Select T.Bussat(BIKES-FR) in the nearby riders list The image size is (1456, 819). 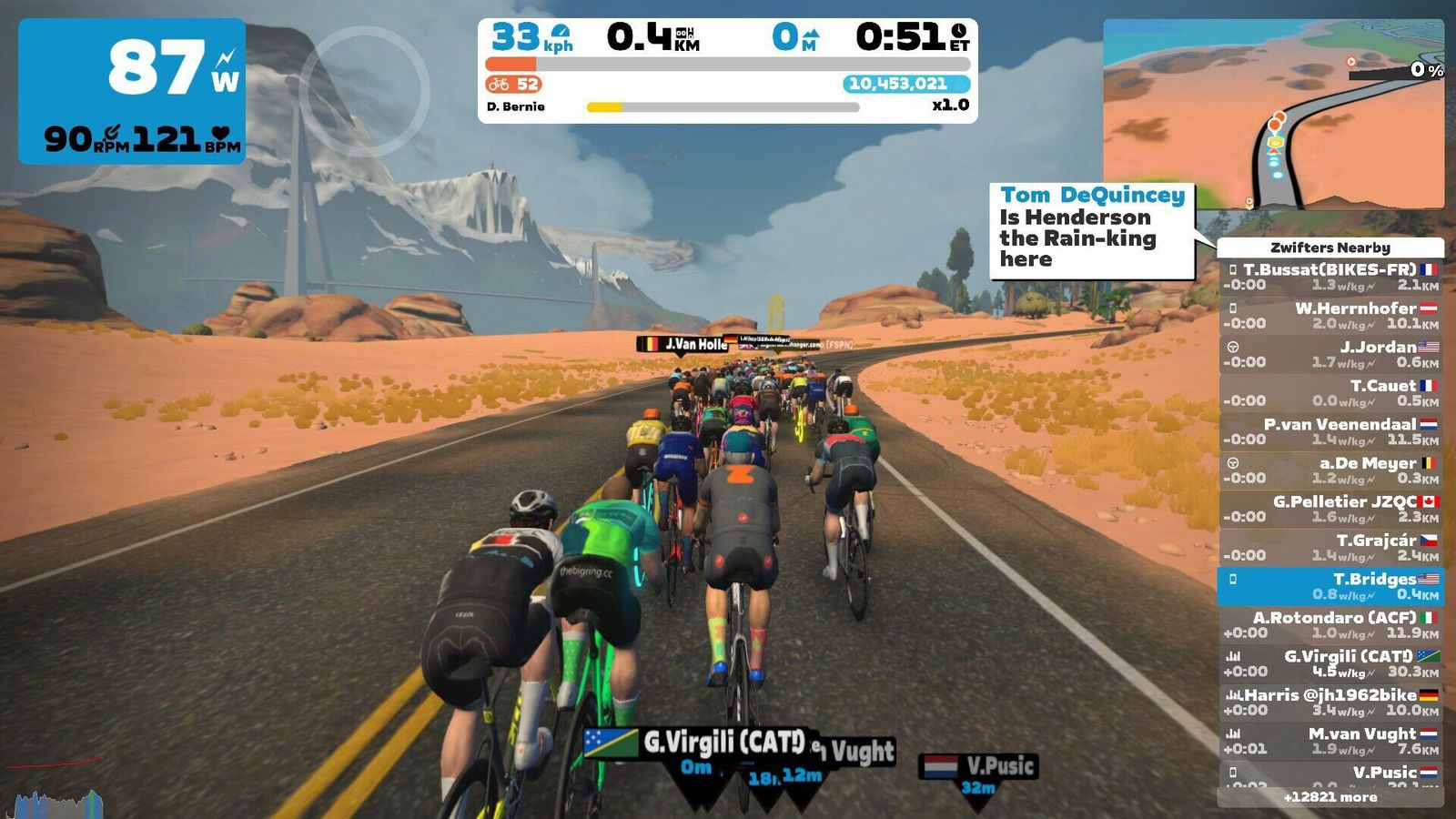[x=1330, y=277]
